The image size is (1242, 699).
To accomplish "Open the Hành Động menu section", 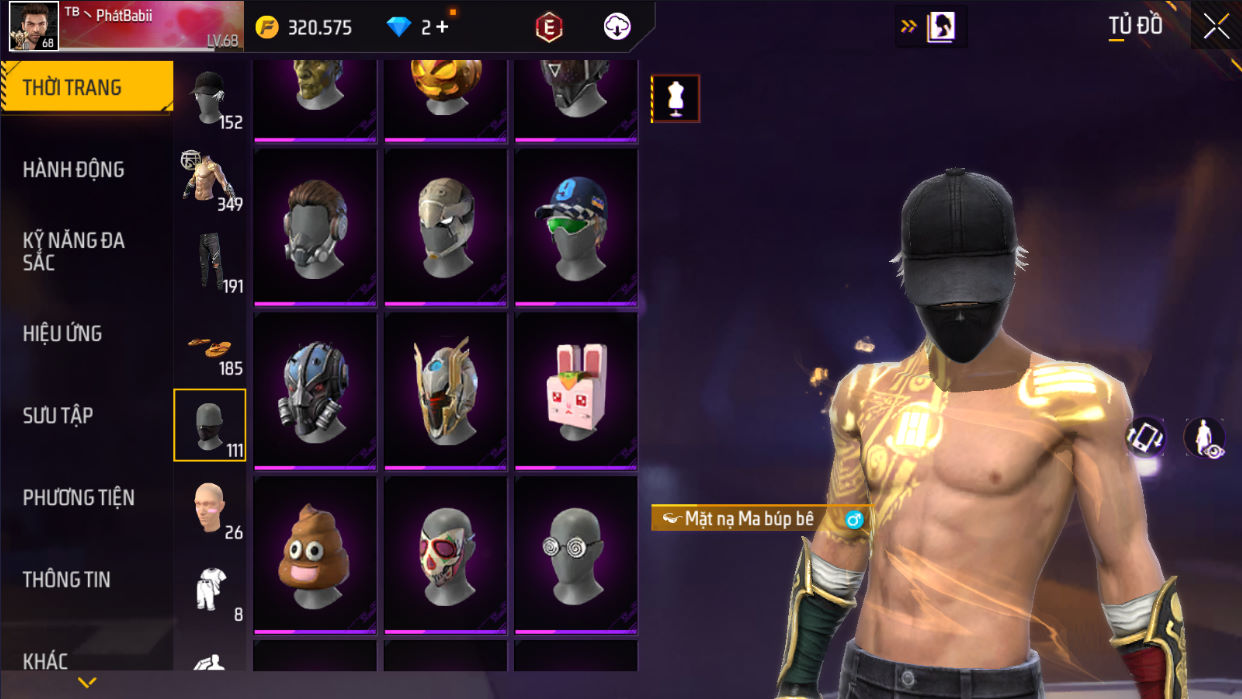I will [74, 170].
